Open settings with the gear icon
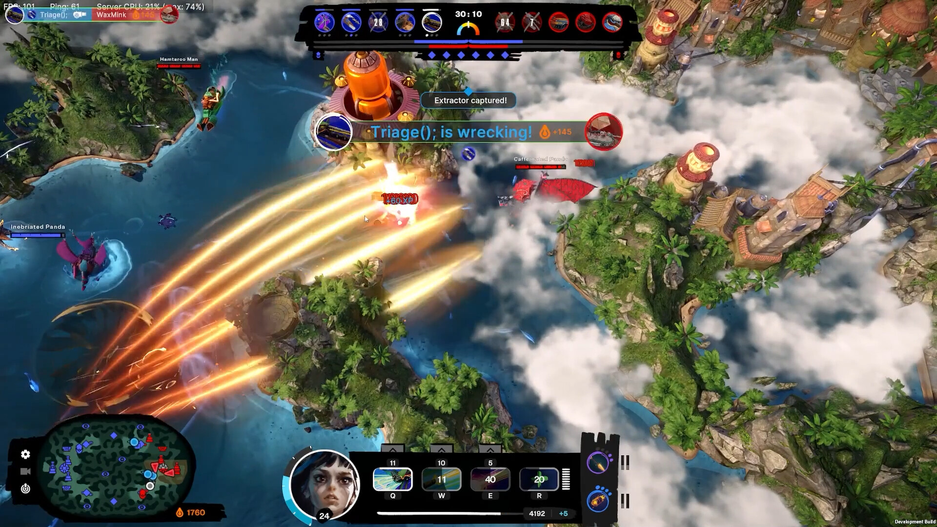The image size is (937, 527). 25,455
